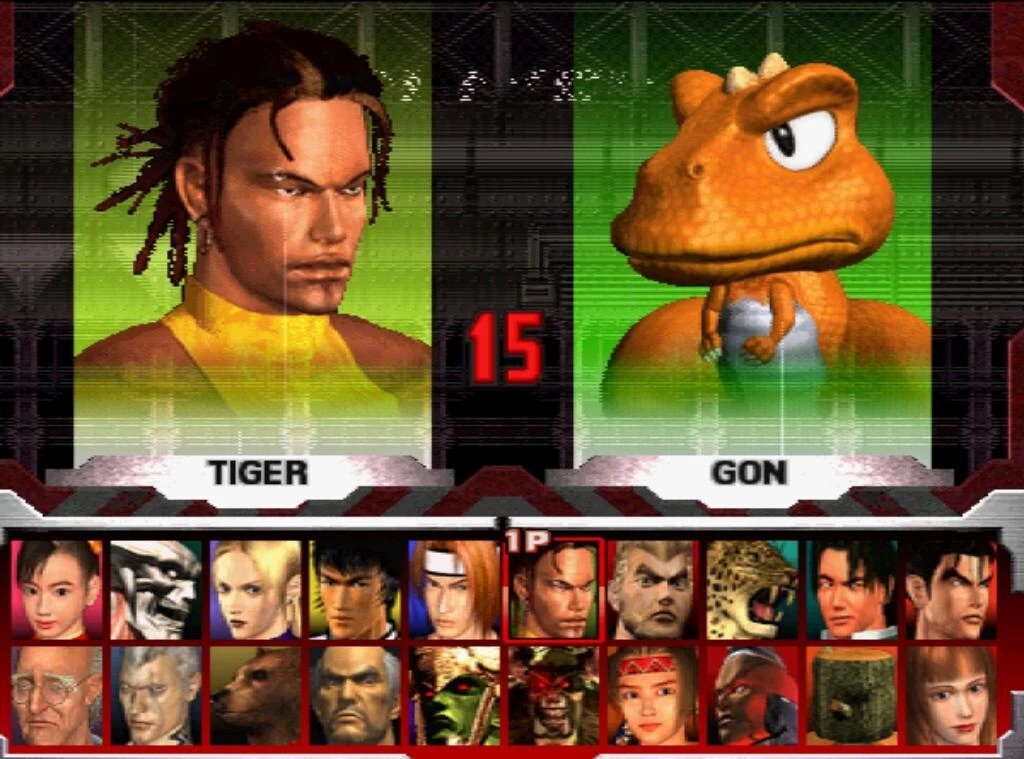Choose Hwoarang with the white headband
The image size is (1024, 759).
click(x=454, y=589)
